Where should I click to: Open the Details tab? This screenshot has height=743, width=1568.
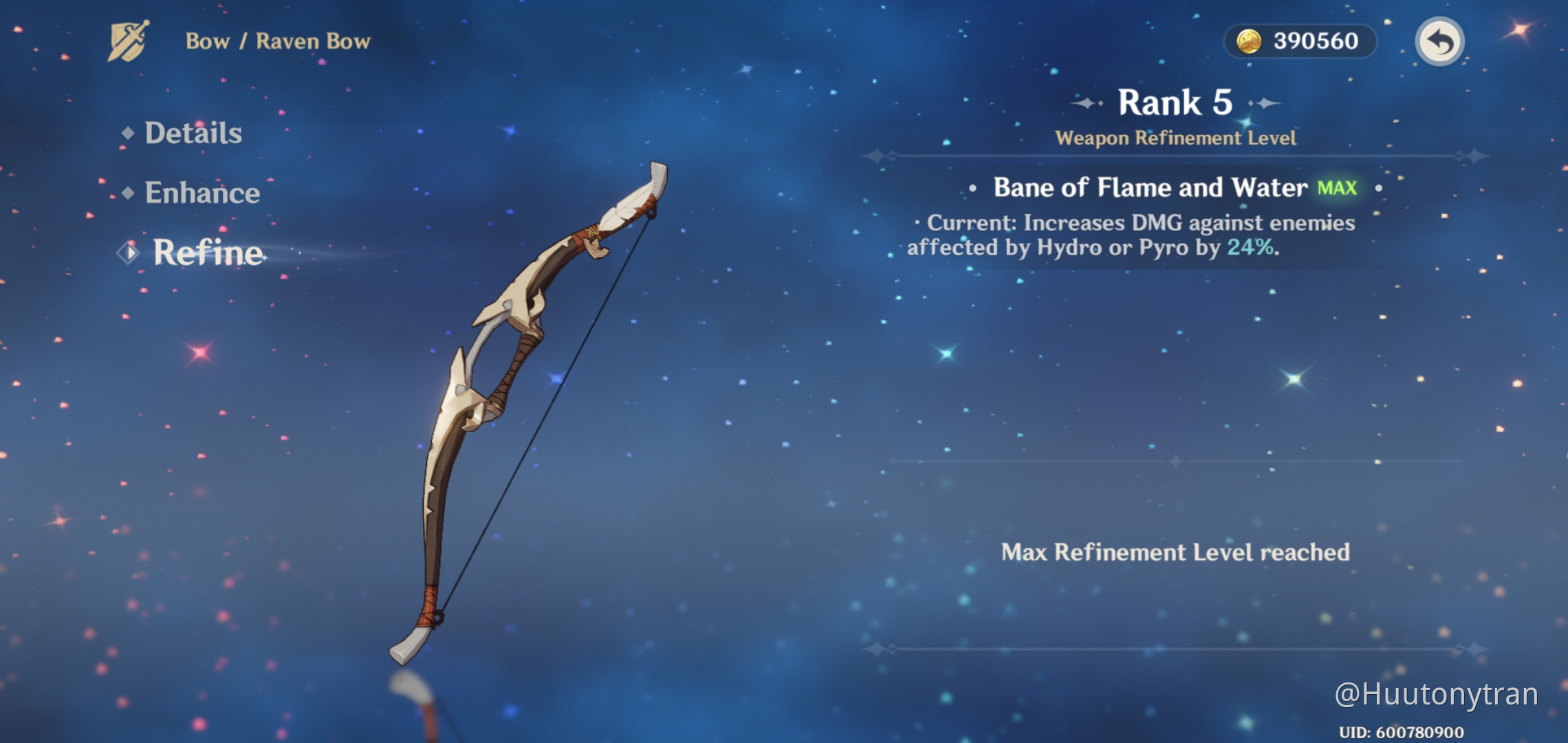click(x=193, y=133)
